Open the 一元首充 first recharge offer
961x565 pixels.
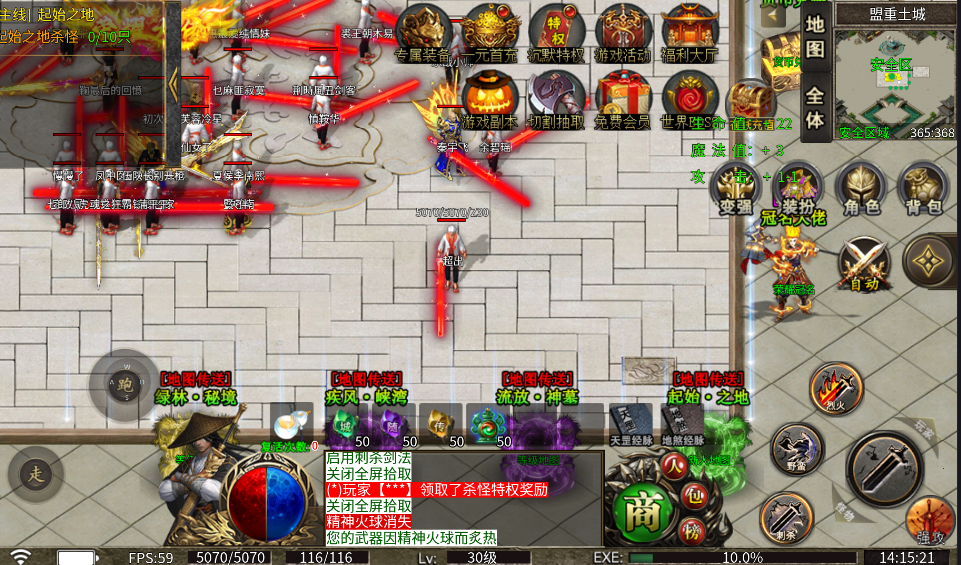[x=491, y=32]
